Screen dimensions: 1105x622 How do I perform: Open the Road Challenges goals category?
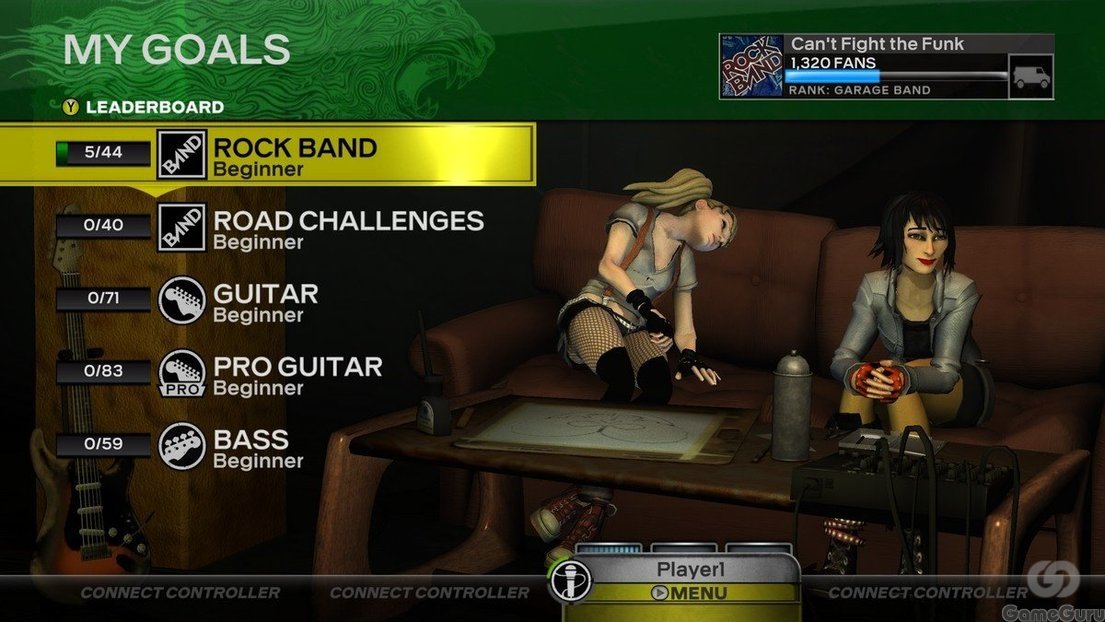[x=348, y=228]
